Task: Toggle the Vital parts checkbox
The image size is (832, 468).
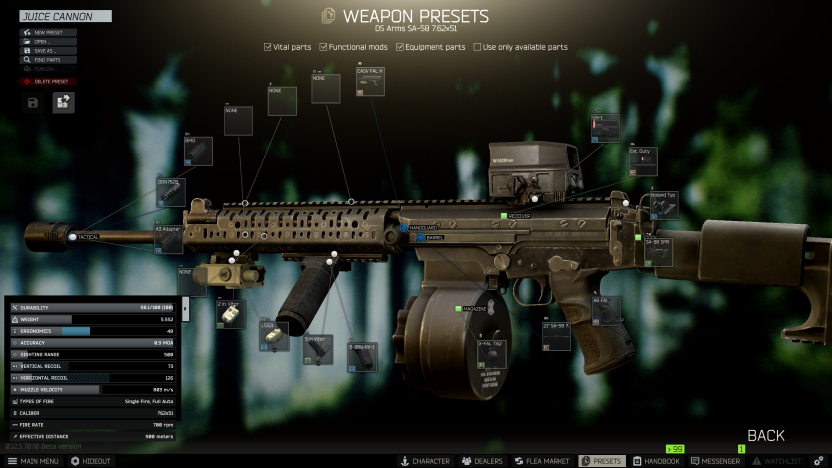Action: tap(268, 47)
